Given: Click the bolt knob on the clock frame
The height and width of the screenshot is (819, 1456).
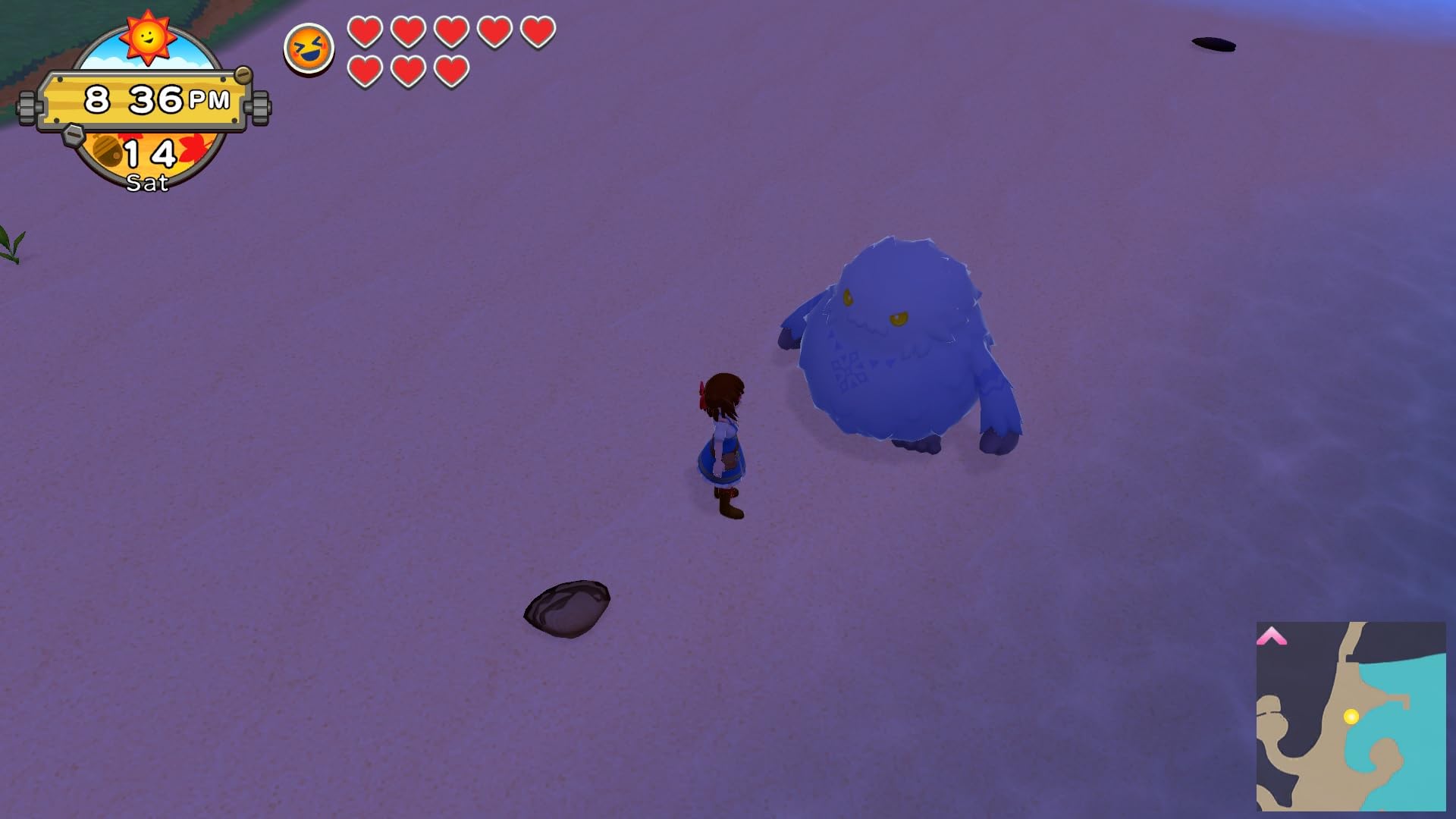Looking at the screenshot, I should click(243, 75).
